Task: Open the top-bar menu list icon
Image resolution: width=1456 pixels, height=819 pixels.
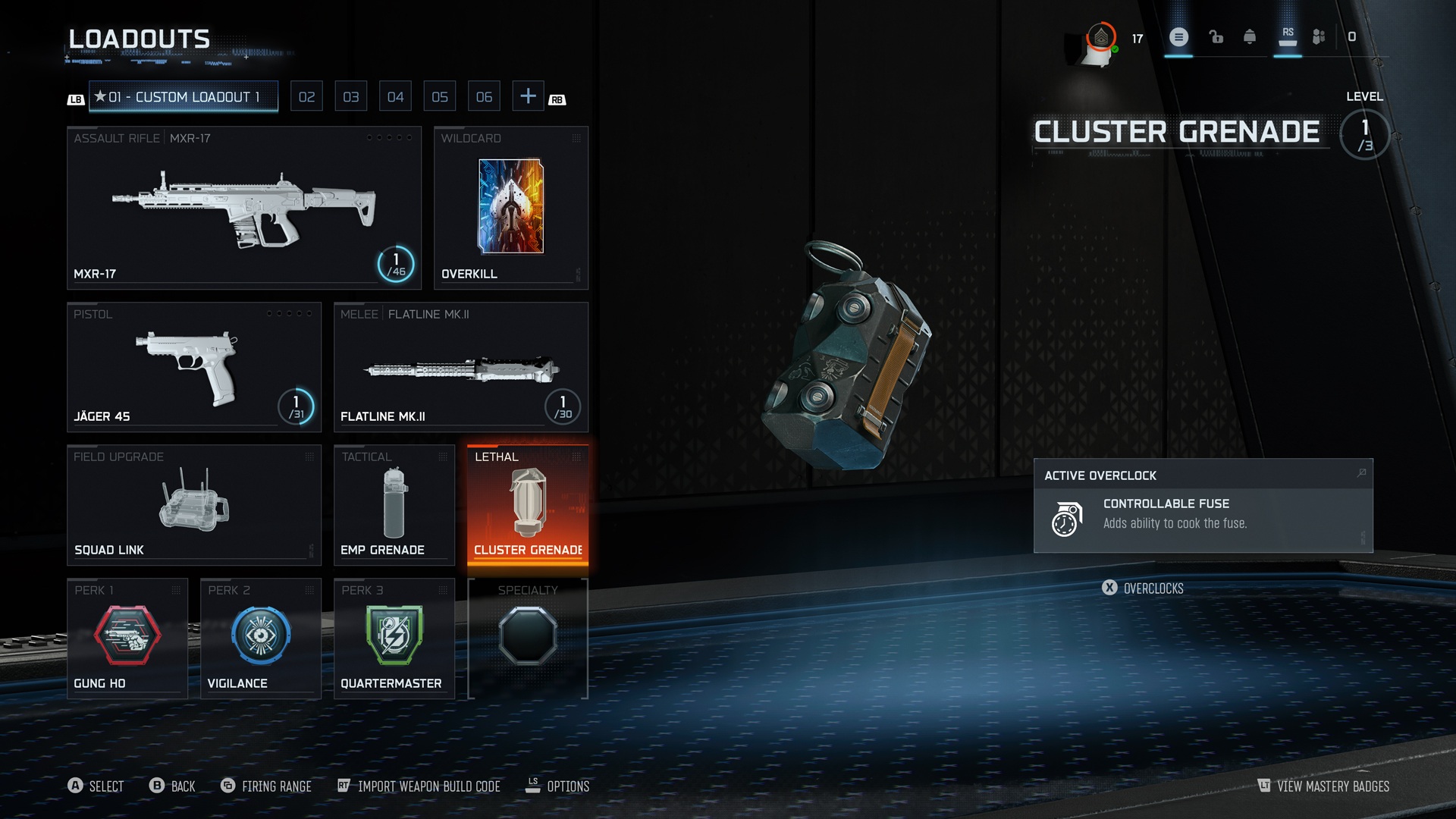Action: coord(1178,37)
